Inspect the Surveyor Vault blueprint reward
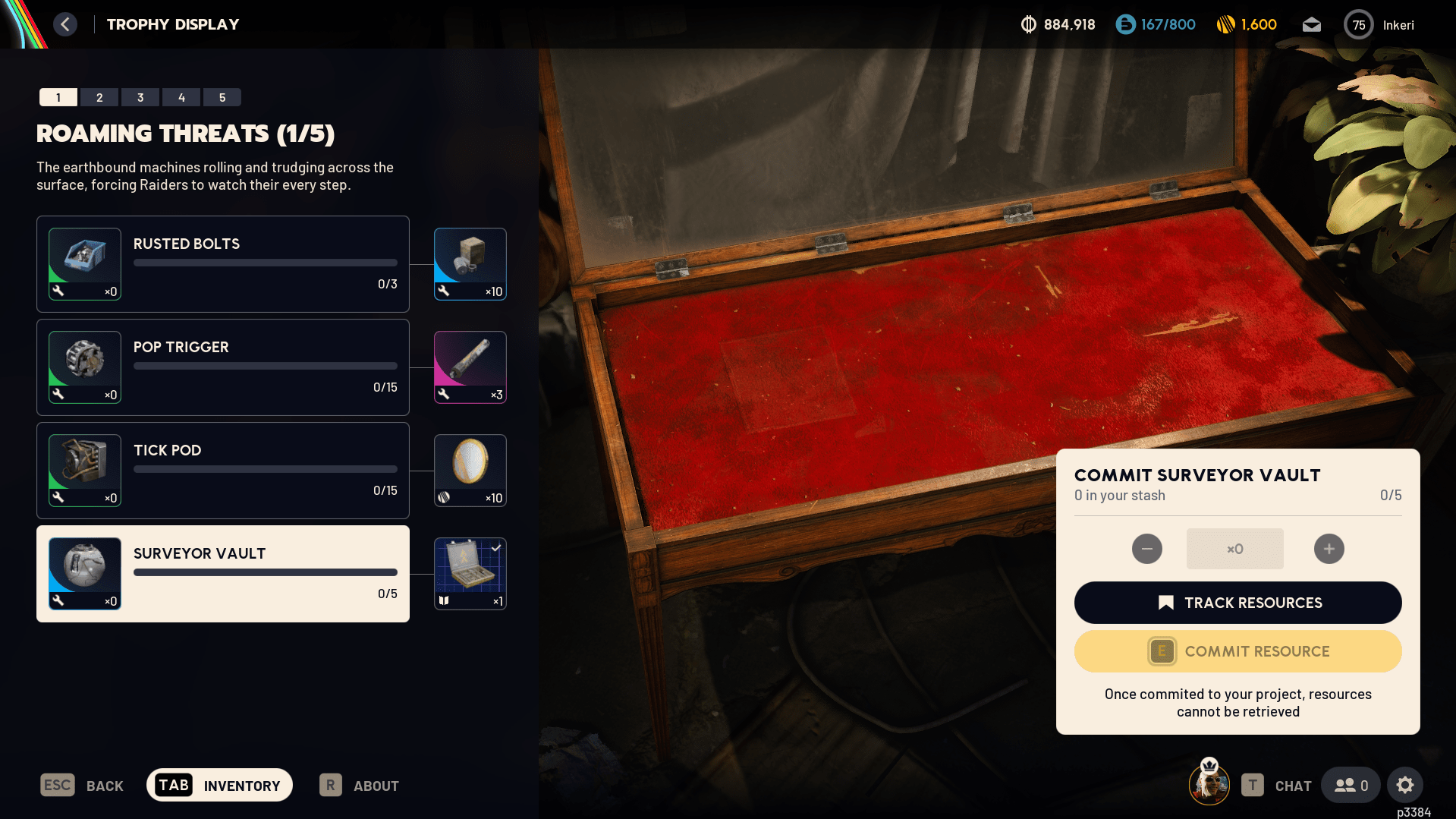1456x819 pixels. click(x=470, y=574)
